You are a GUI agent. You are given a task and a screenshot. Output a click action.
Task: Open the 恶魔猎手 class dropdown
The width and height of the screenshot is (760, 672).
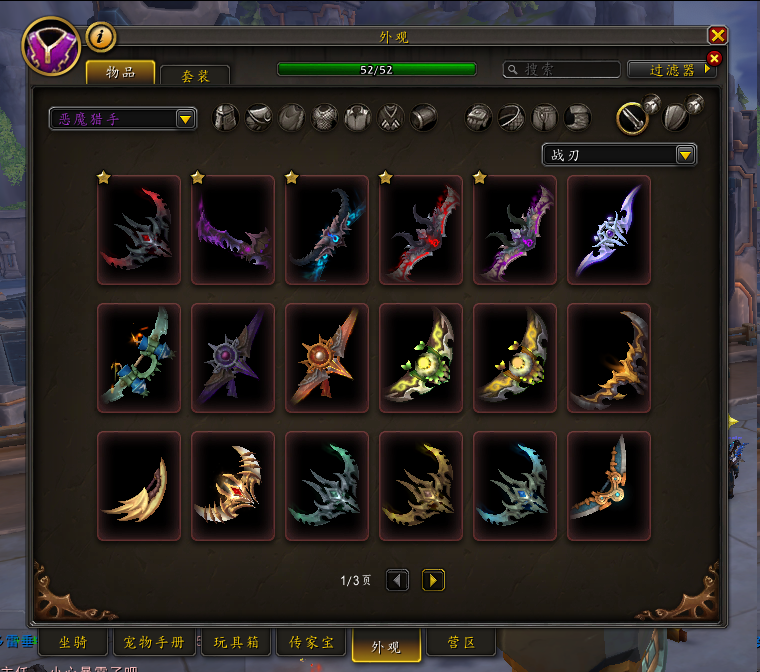point(122,119)
